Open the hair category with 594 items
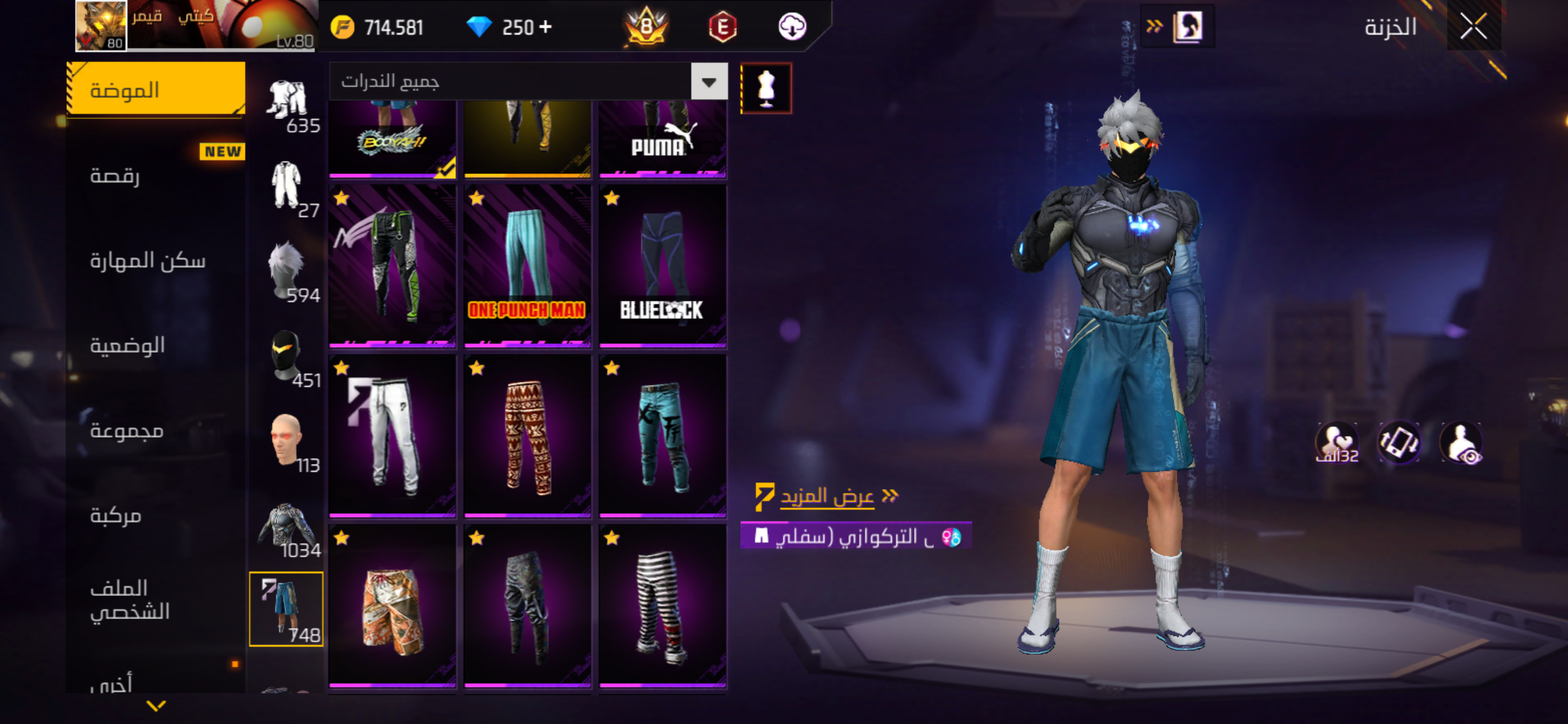 point(286,272)
